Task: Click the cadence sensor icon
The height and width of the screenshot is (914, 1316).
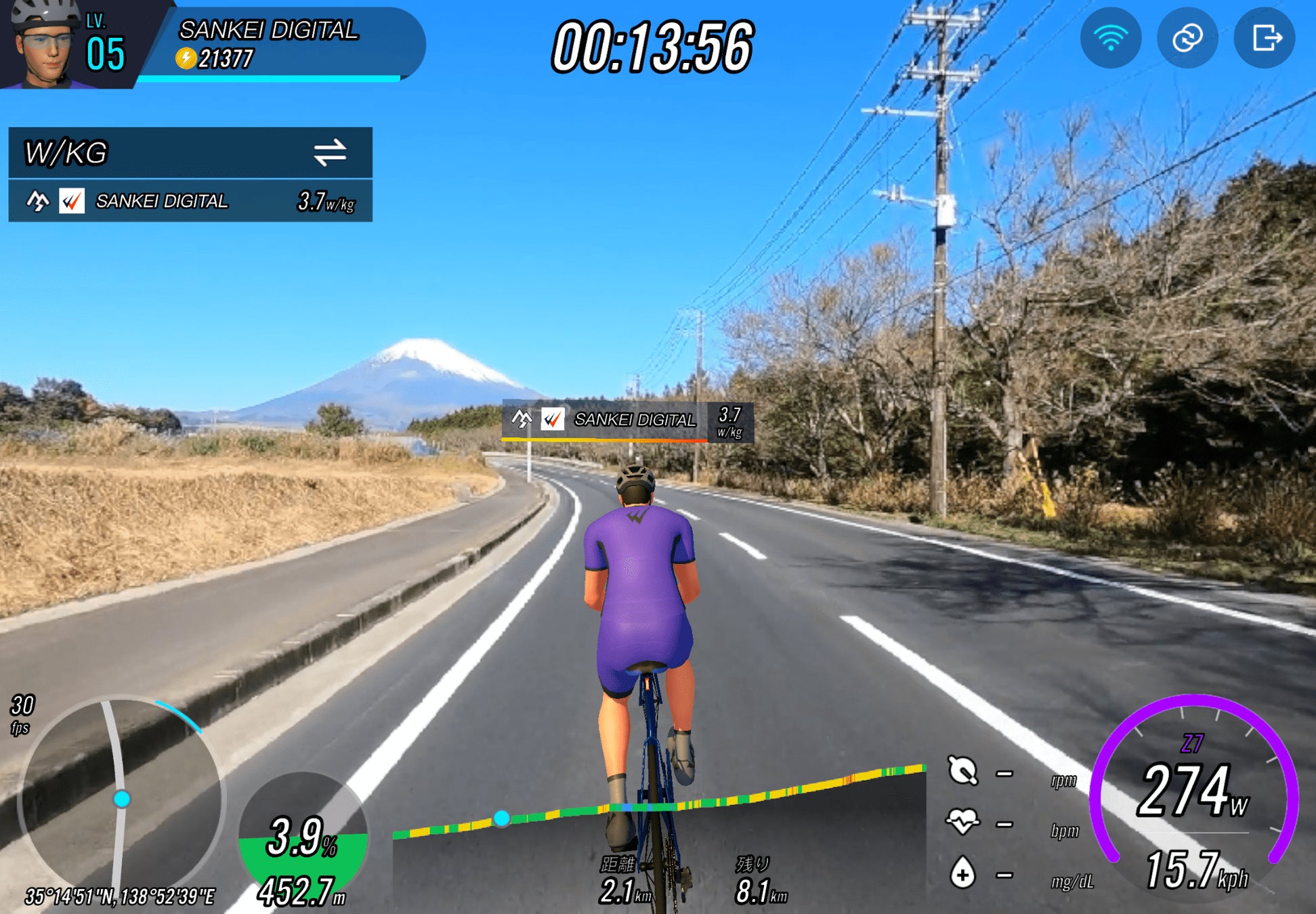Action: tap(962, 771)
